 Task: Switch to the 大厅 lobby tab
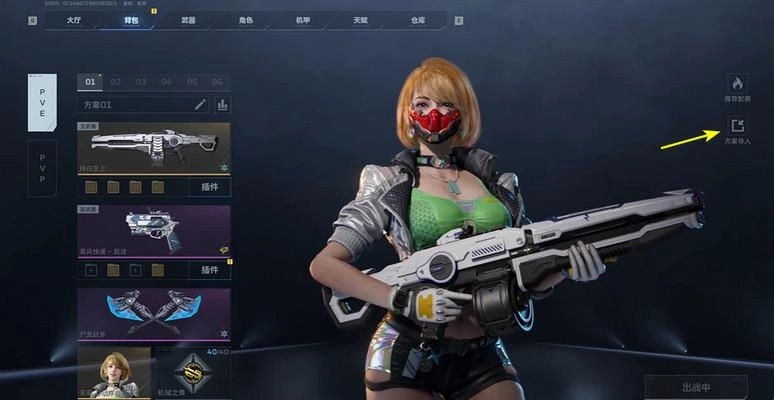[74, 19]
